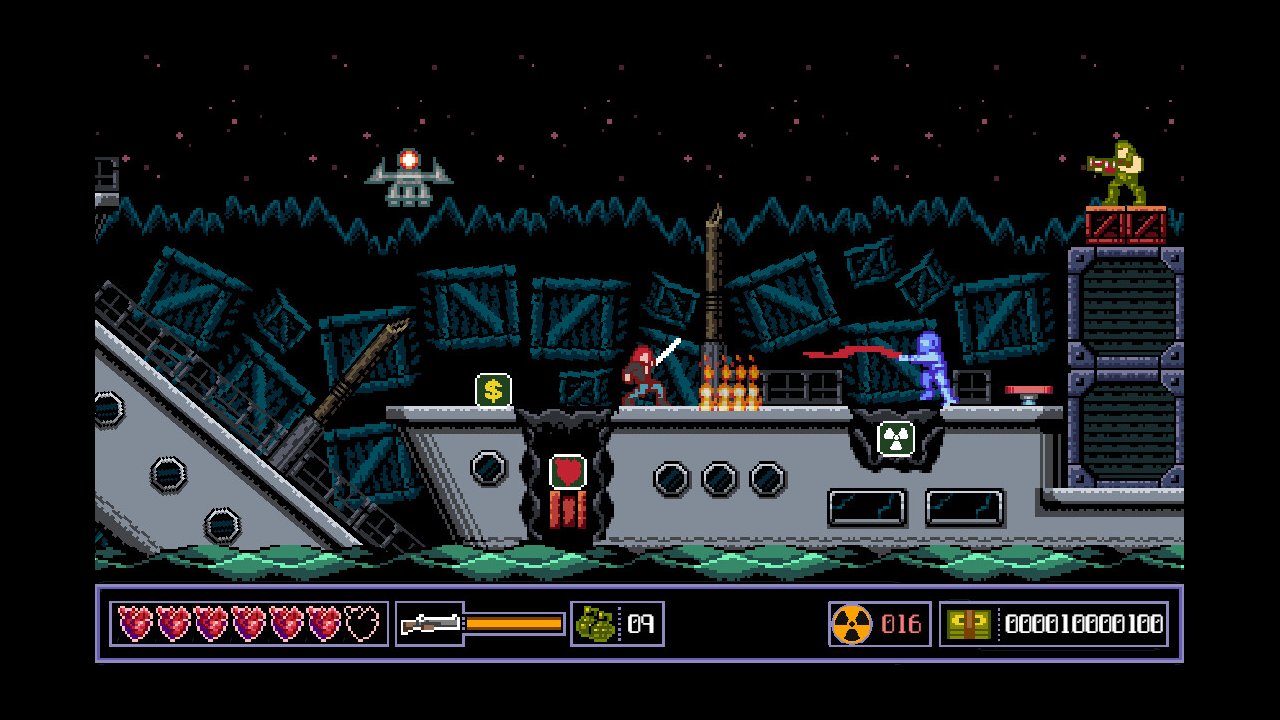Click the cash stack money icon
The height and width of the screenshot is (720, 1280).
(968, 624)
